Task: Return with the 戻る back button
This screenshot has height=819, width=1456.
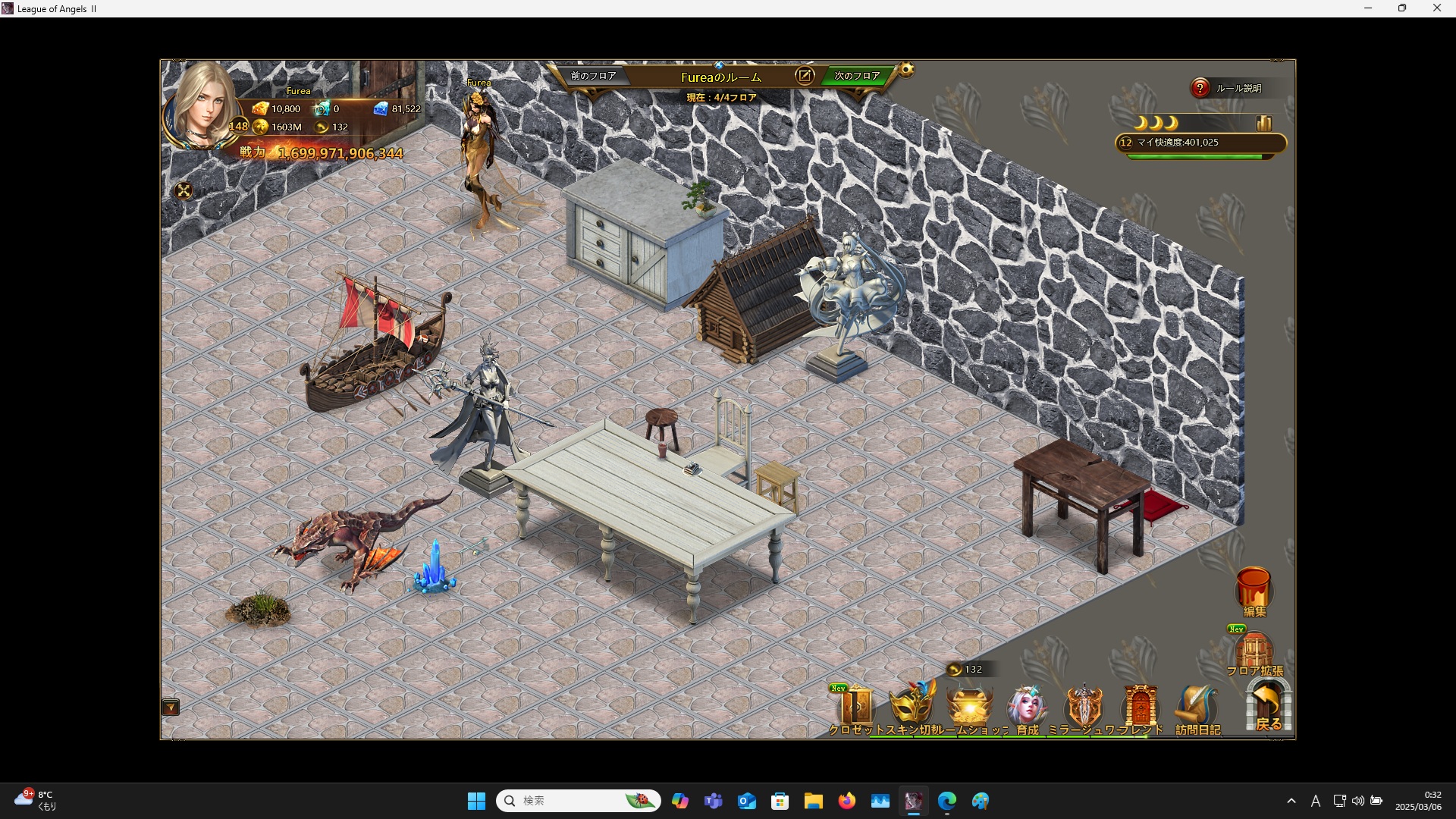Action: point(1268,705)
